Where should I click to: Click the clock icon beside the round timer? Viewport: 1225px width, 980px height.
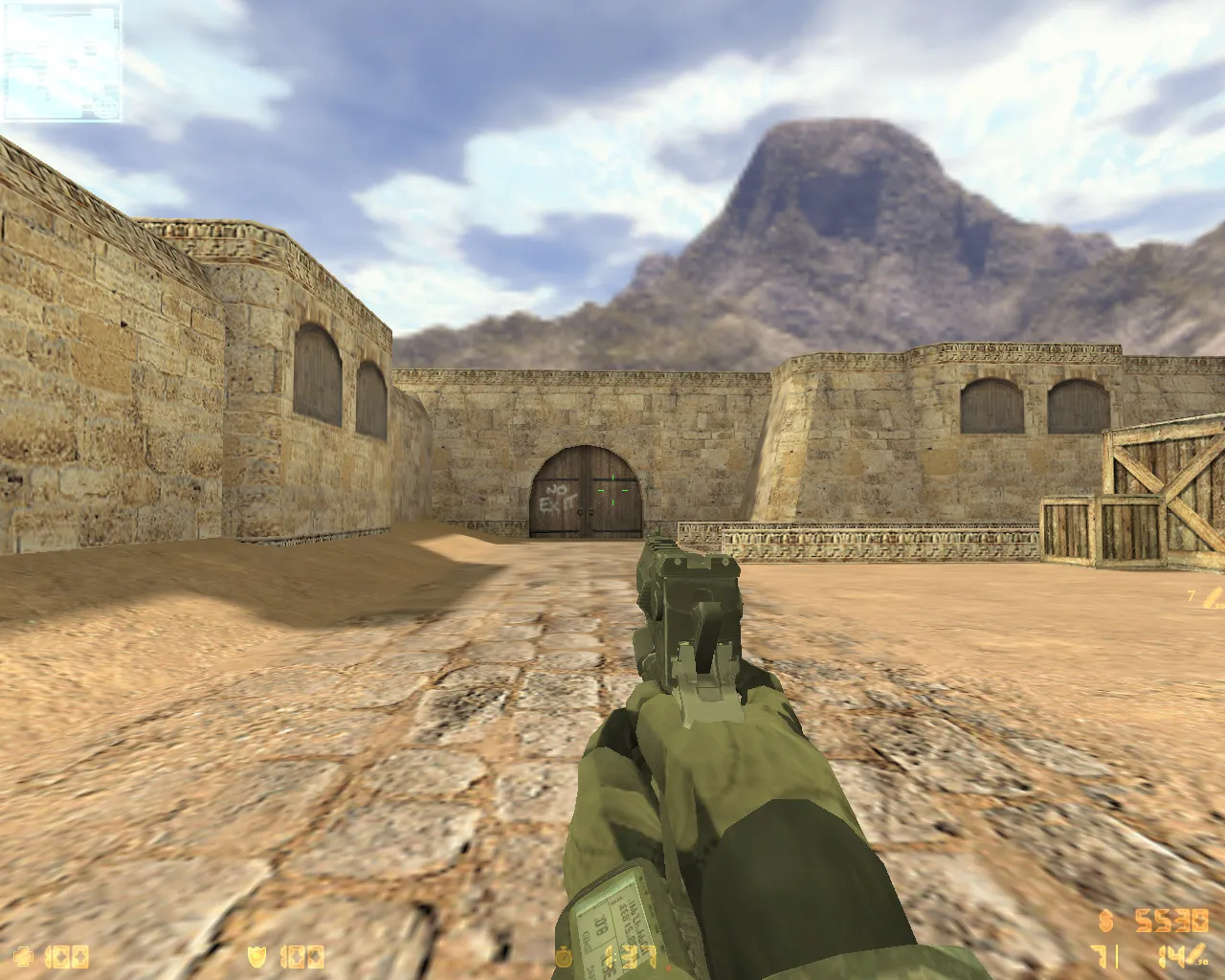565,954
